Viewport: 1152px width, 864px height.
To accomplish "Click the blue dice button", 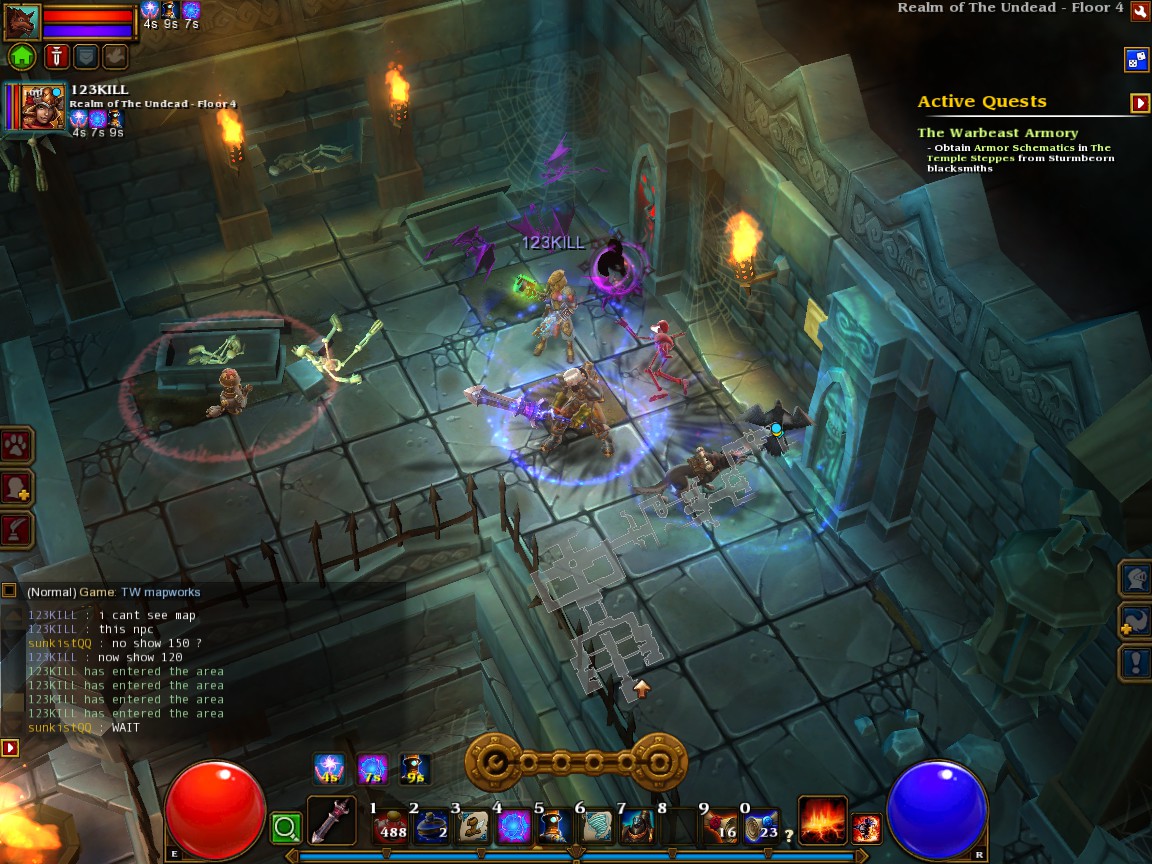I will [x=1137, y=60].
